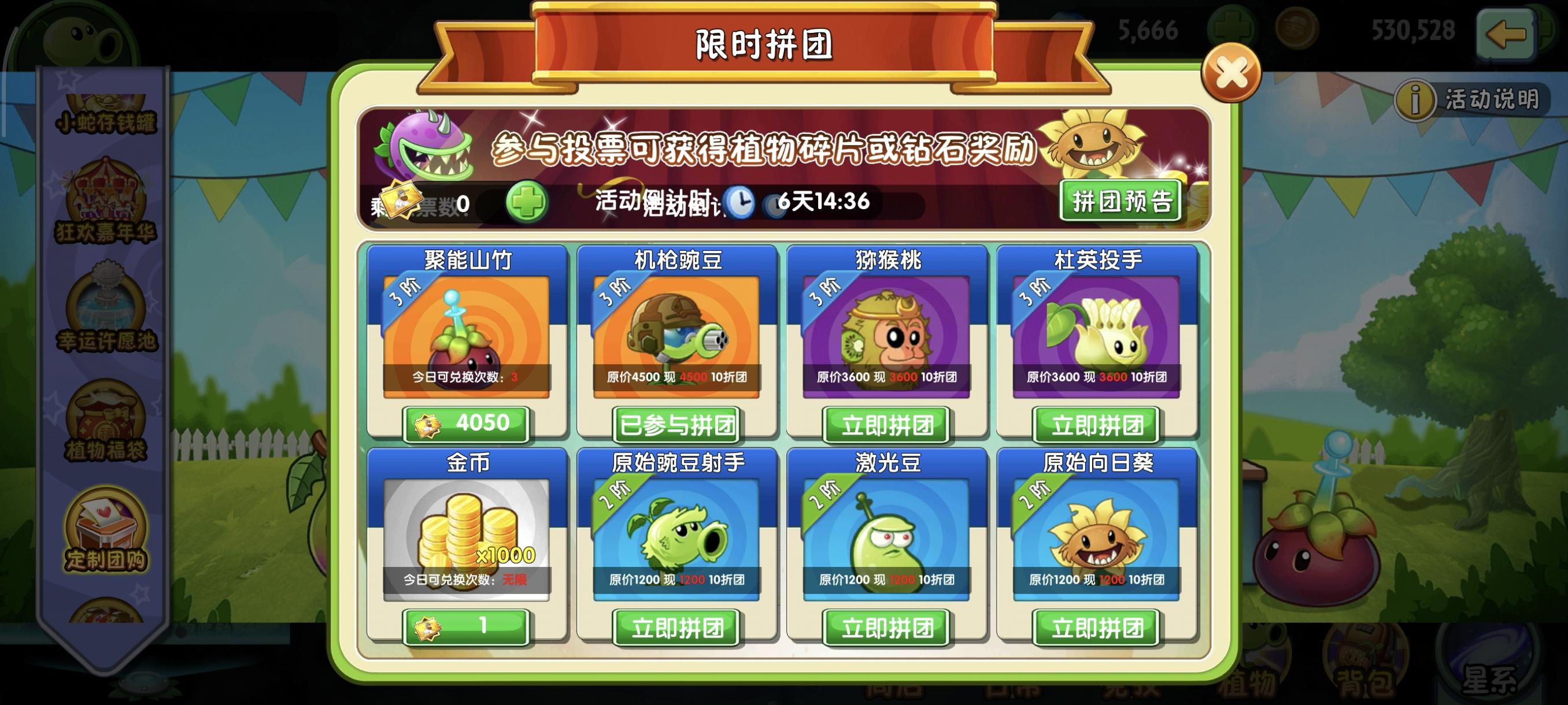Buy 聚能山竹 for 4050 tickets

point(468,424)
